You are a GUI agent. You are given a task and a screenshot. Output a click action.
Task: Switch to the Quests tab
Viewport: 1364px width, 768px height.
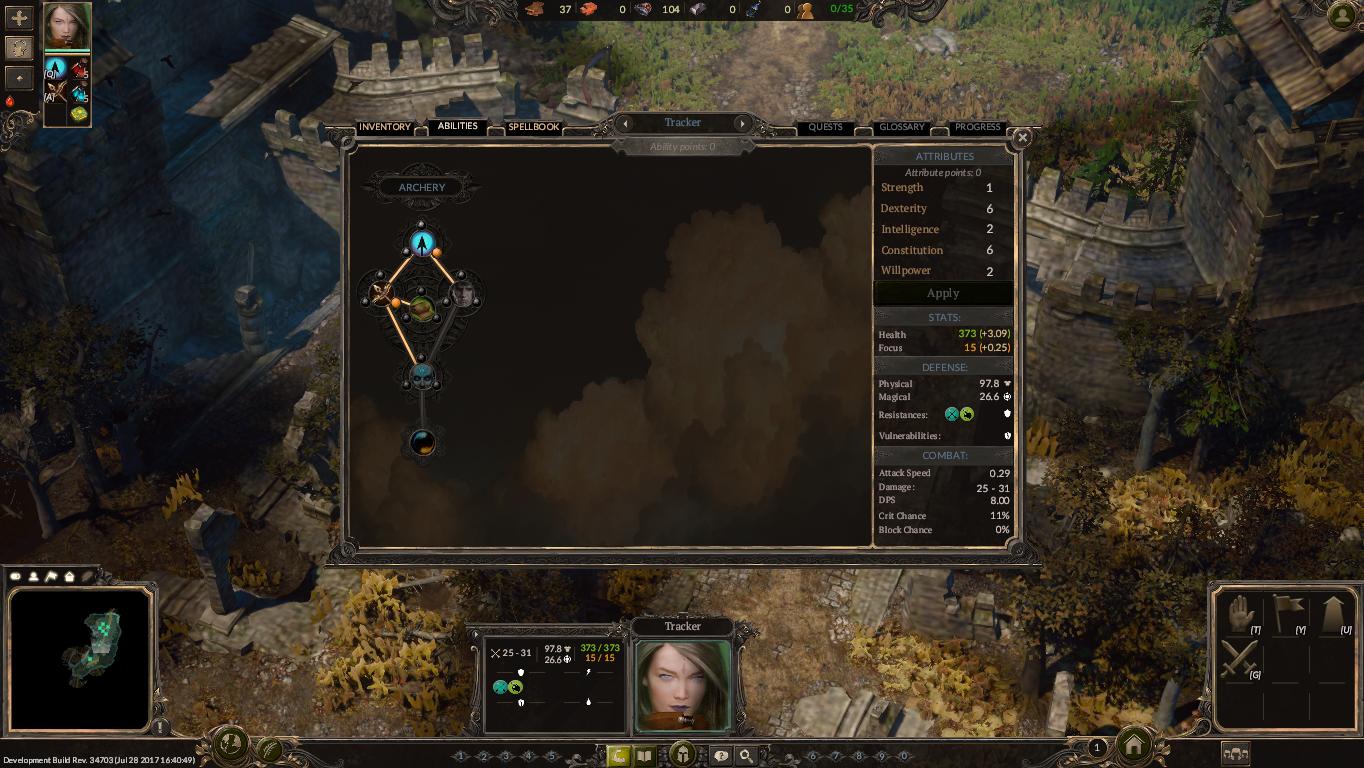tap(825, 127)
